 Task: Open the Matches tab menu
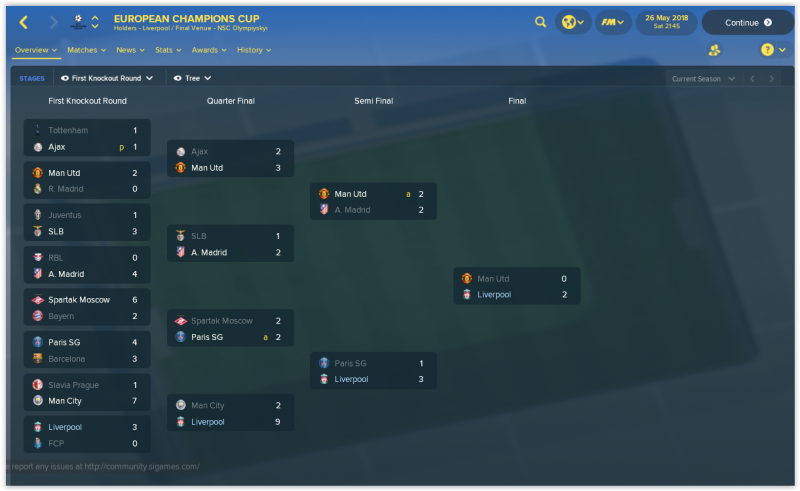pyautogui.click(x=87, y=49)
